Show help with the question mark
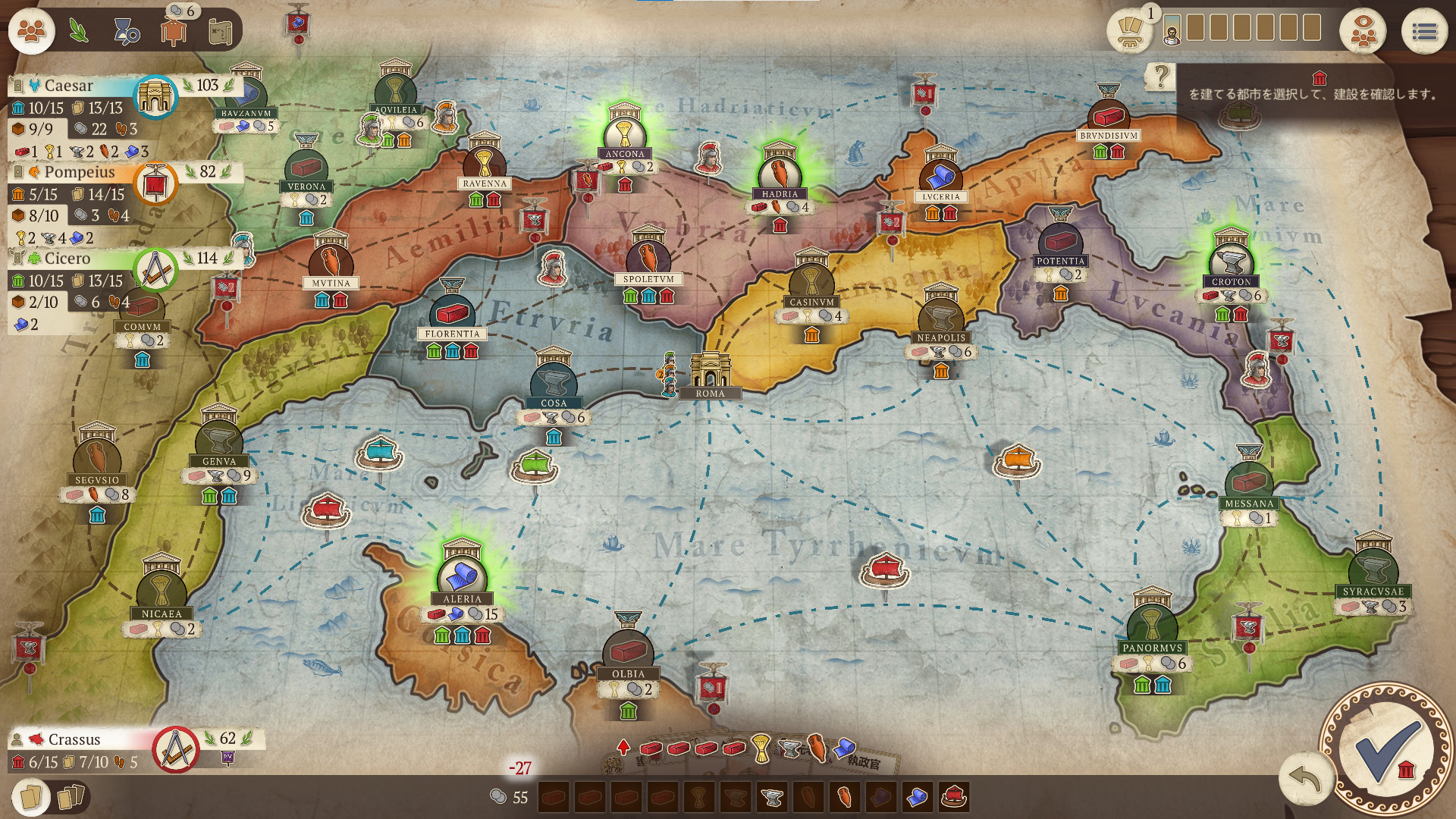The width and height of the screenshot is (1456, 819). (1160, 76)
